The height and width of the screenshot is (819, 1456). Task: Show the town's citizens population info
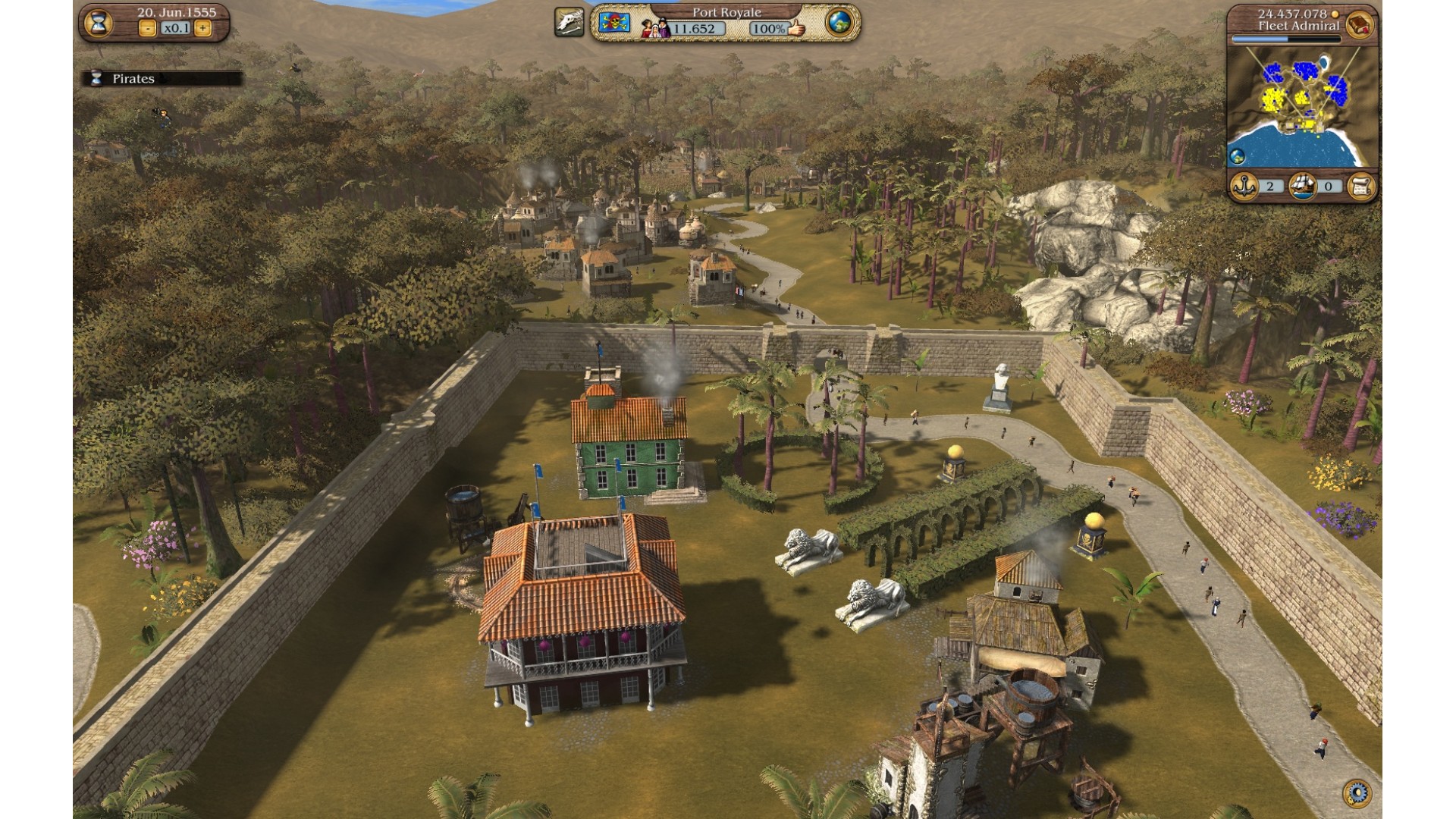click(x=654, y=28)
